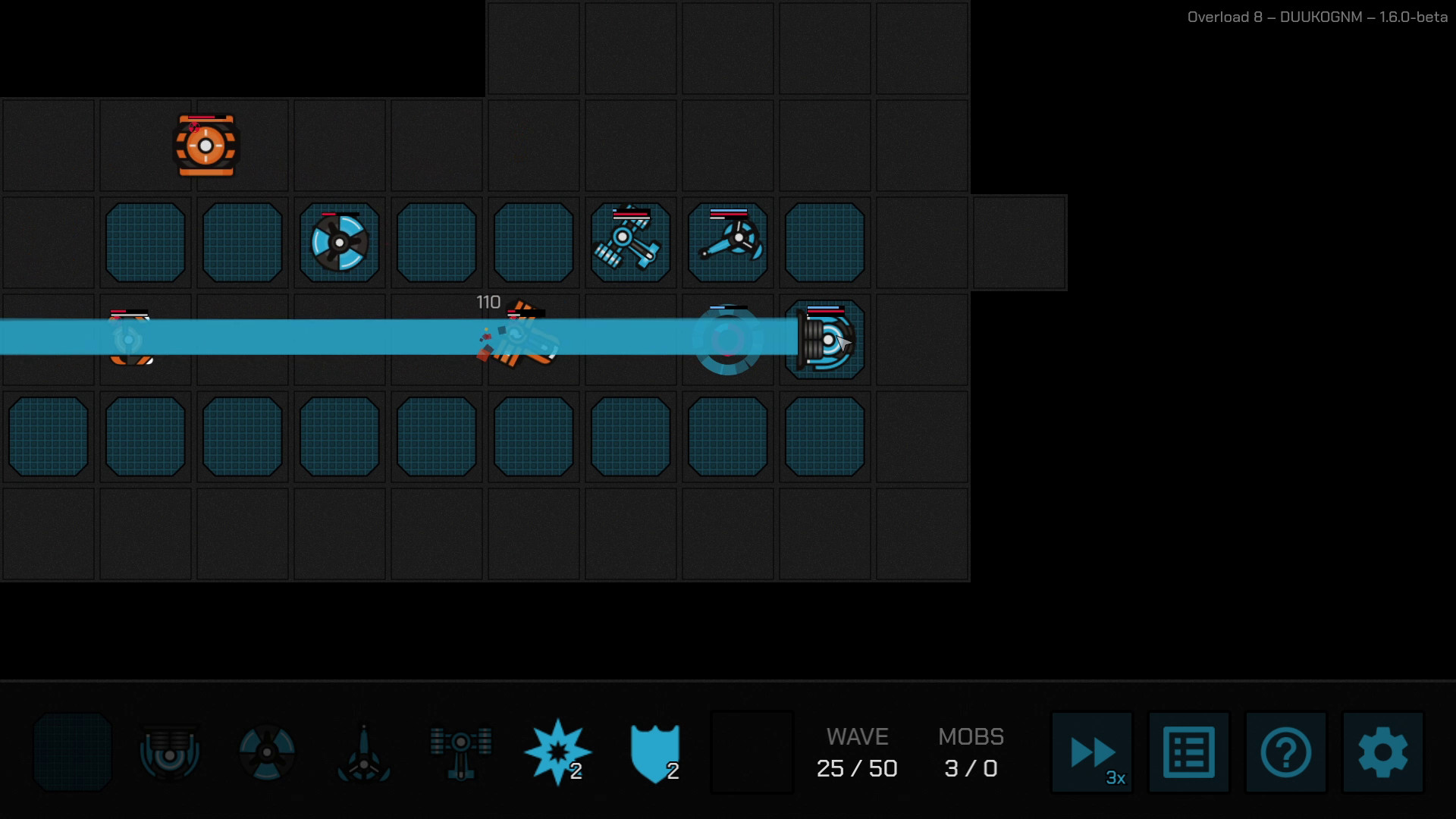Screen dimensions: 1456x819
Task: Click the WAVE 25/50 counter
Action: (858, 753)
